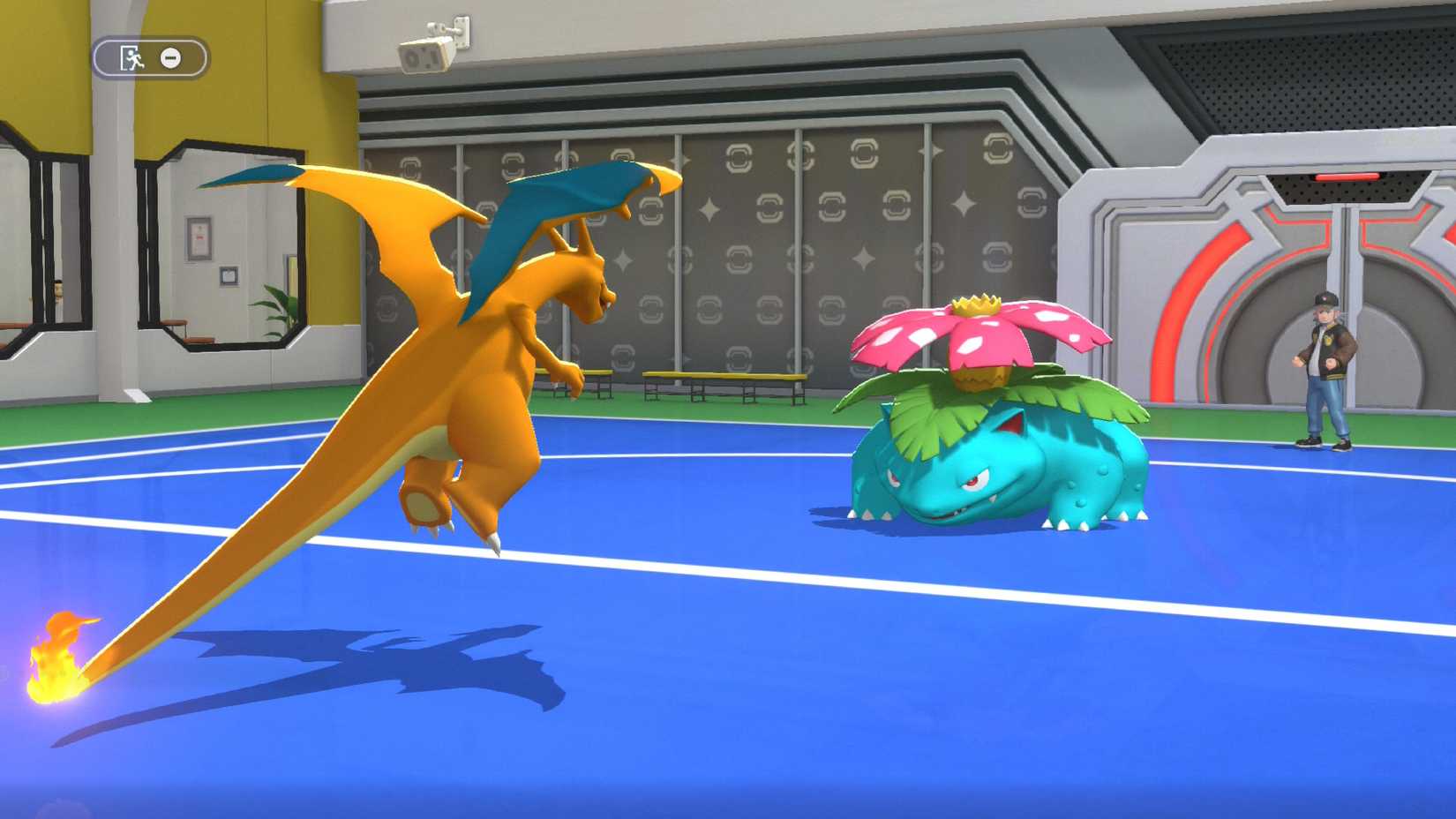This screenshot has width=1456, height=819.
Task: Select the white circle of the minus prompt
Action: click(169, 57)
